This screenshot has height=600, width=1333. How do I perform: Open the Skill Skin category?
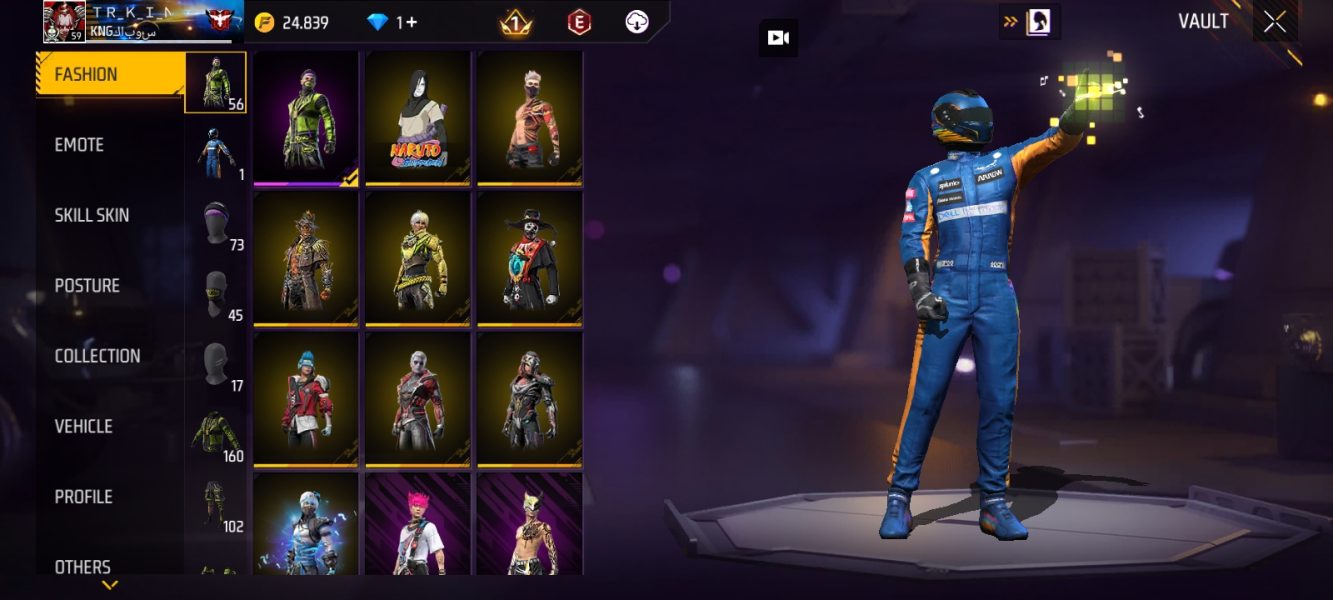[x=92, y=215]
